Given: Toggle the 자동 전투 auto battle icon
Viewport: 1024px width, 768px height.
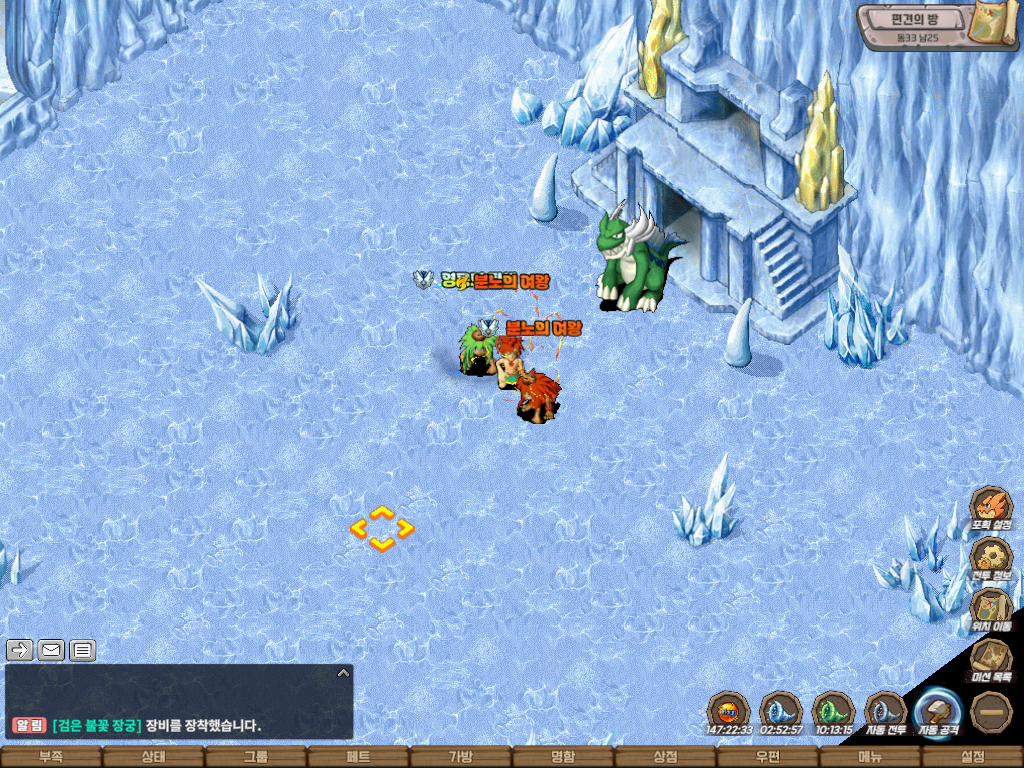Looking at the screenshot, I should click(886, 712).
